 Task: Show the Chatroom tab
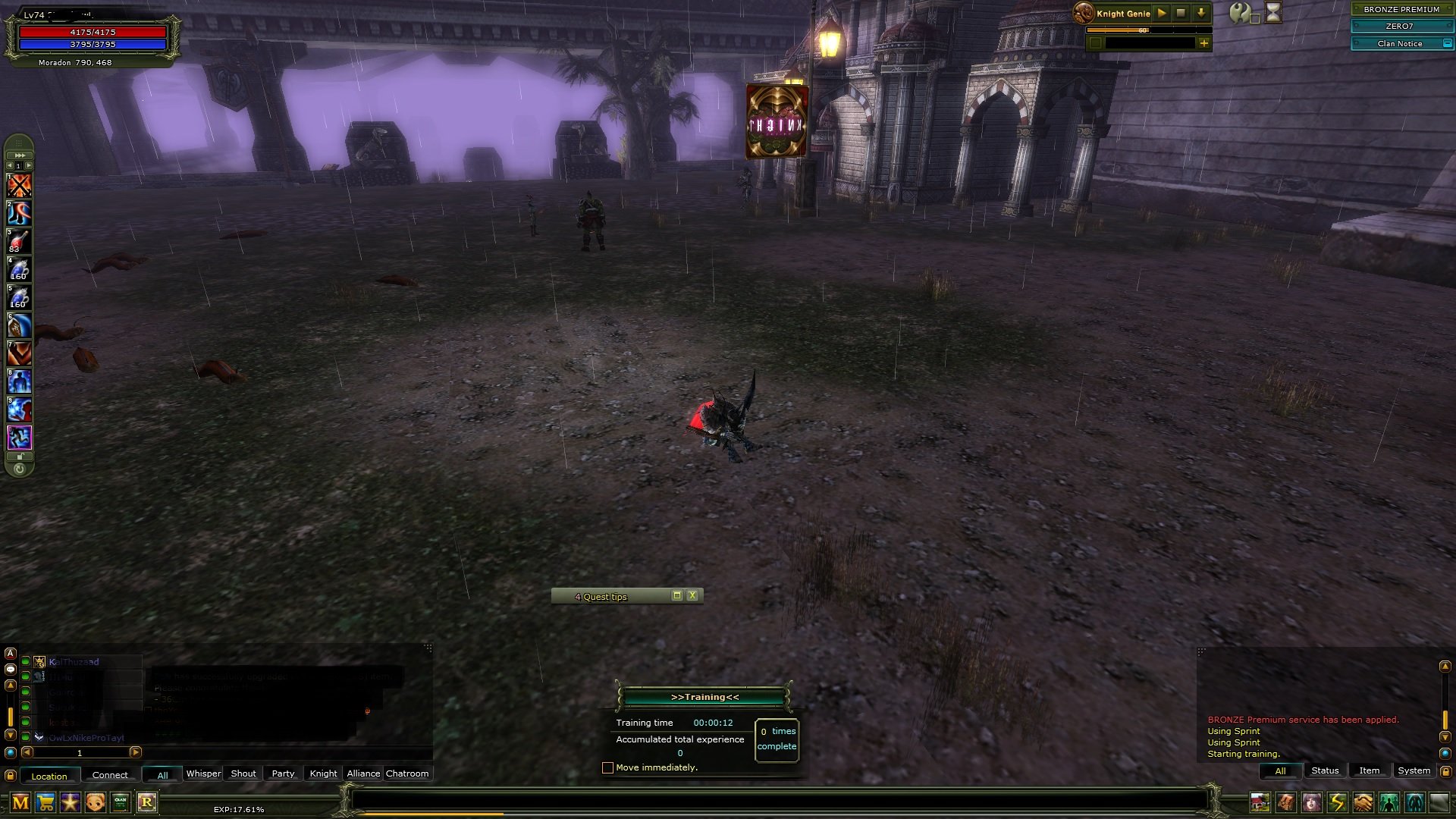(x=407, y=773)
